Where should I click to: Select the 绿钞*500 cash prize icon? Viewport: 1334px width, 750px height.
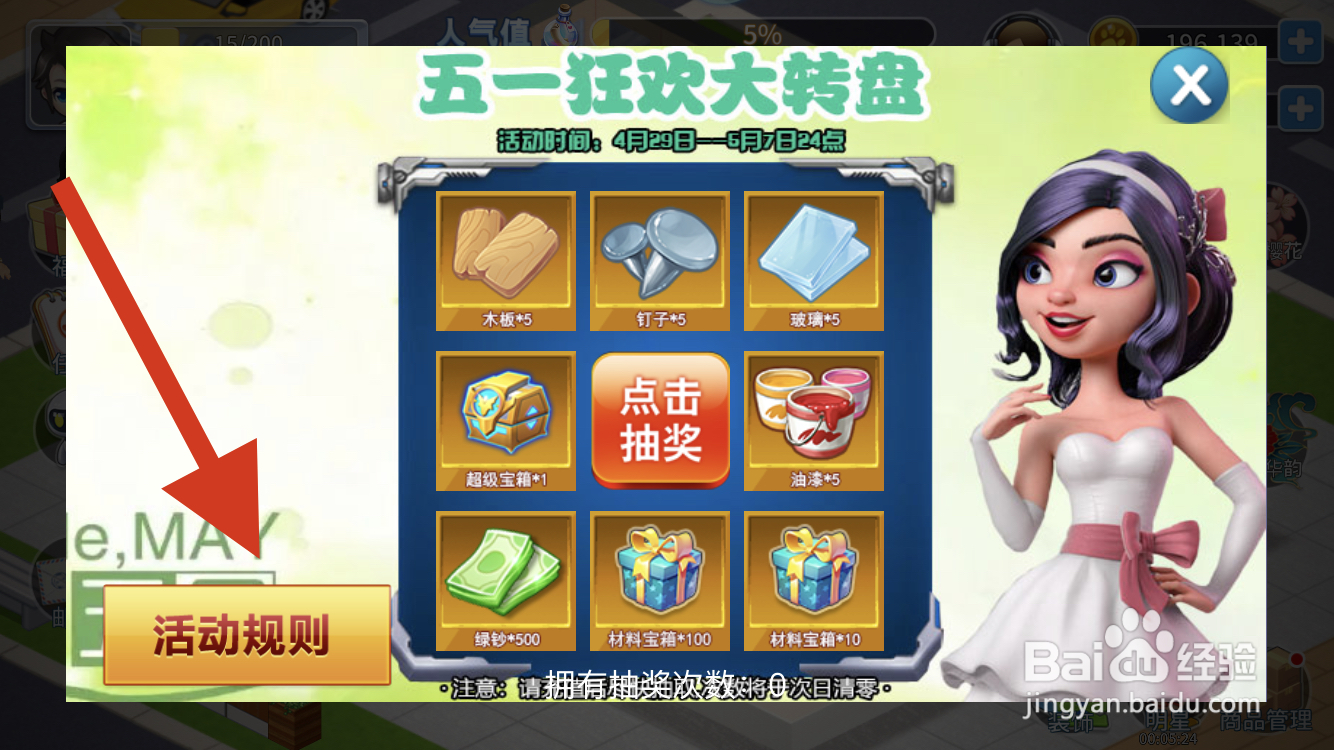[x=505, y=580]
